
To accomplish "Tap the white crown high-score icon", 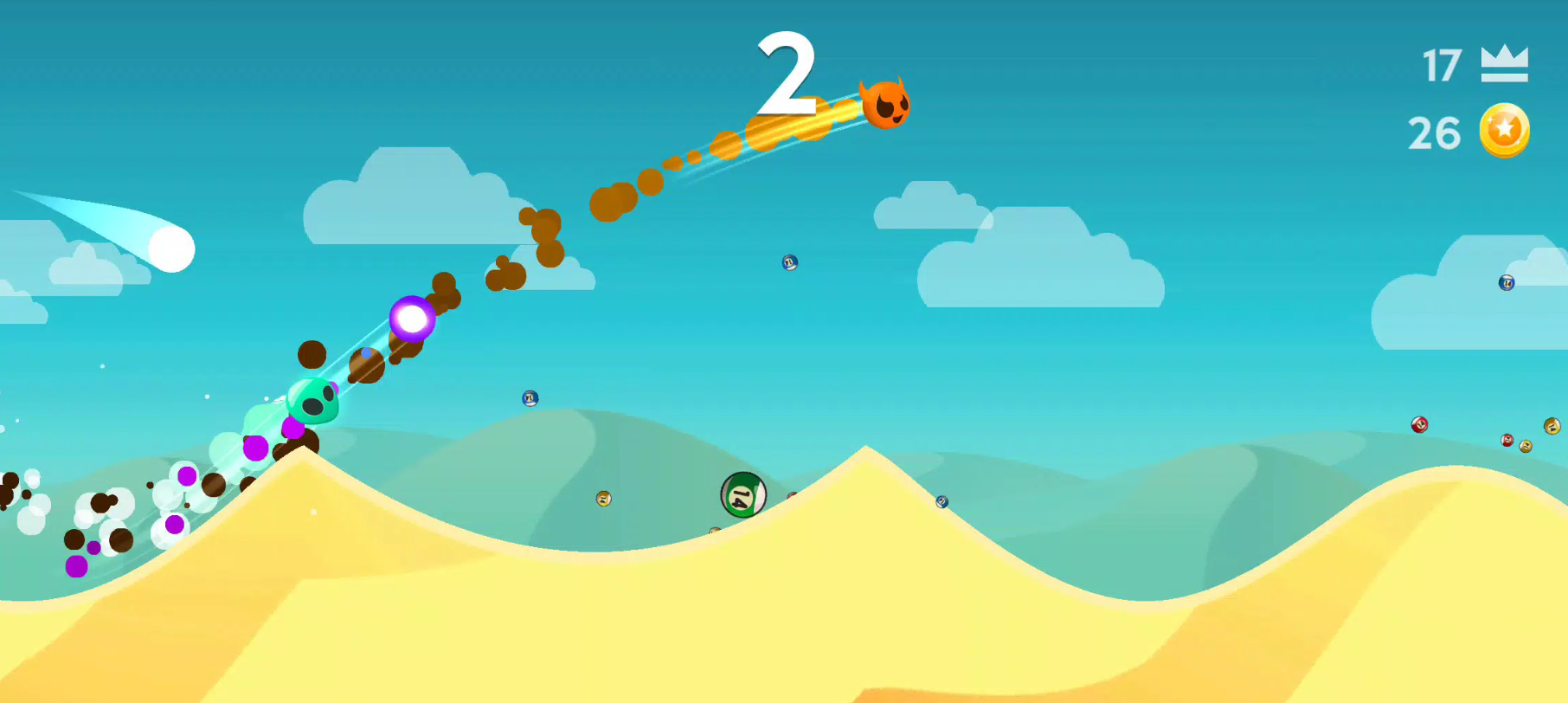I will (1503, 61).
